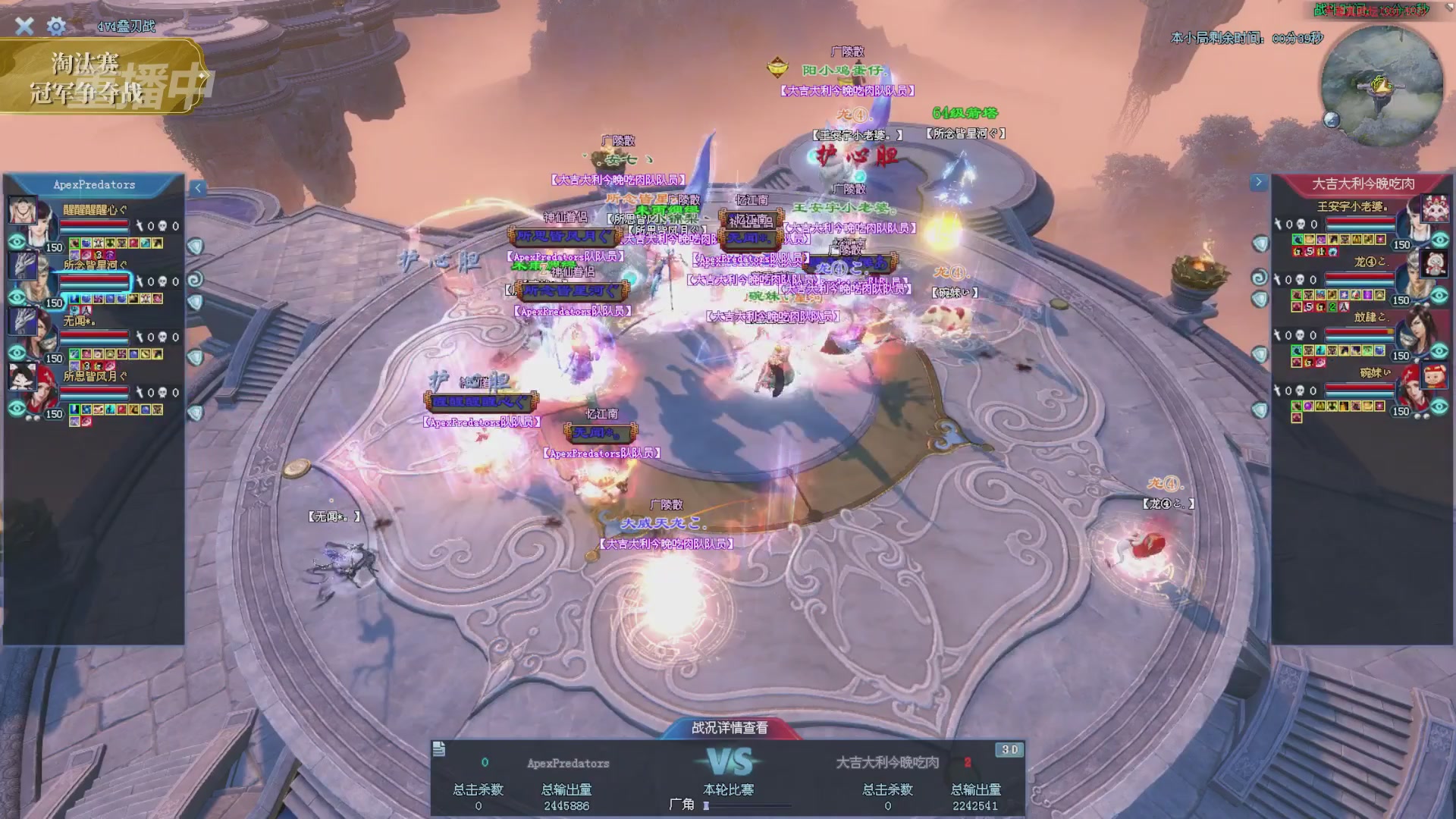Open settings via the gear icon
The image size is (1456, 819).
tap(56, 27)
